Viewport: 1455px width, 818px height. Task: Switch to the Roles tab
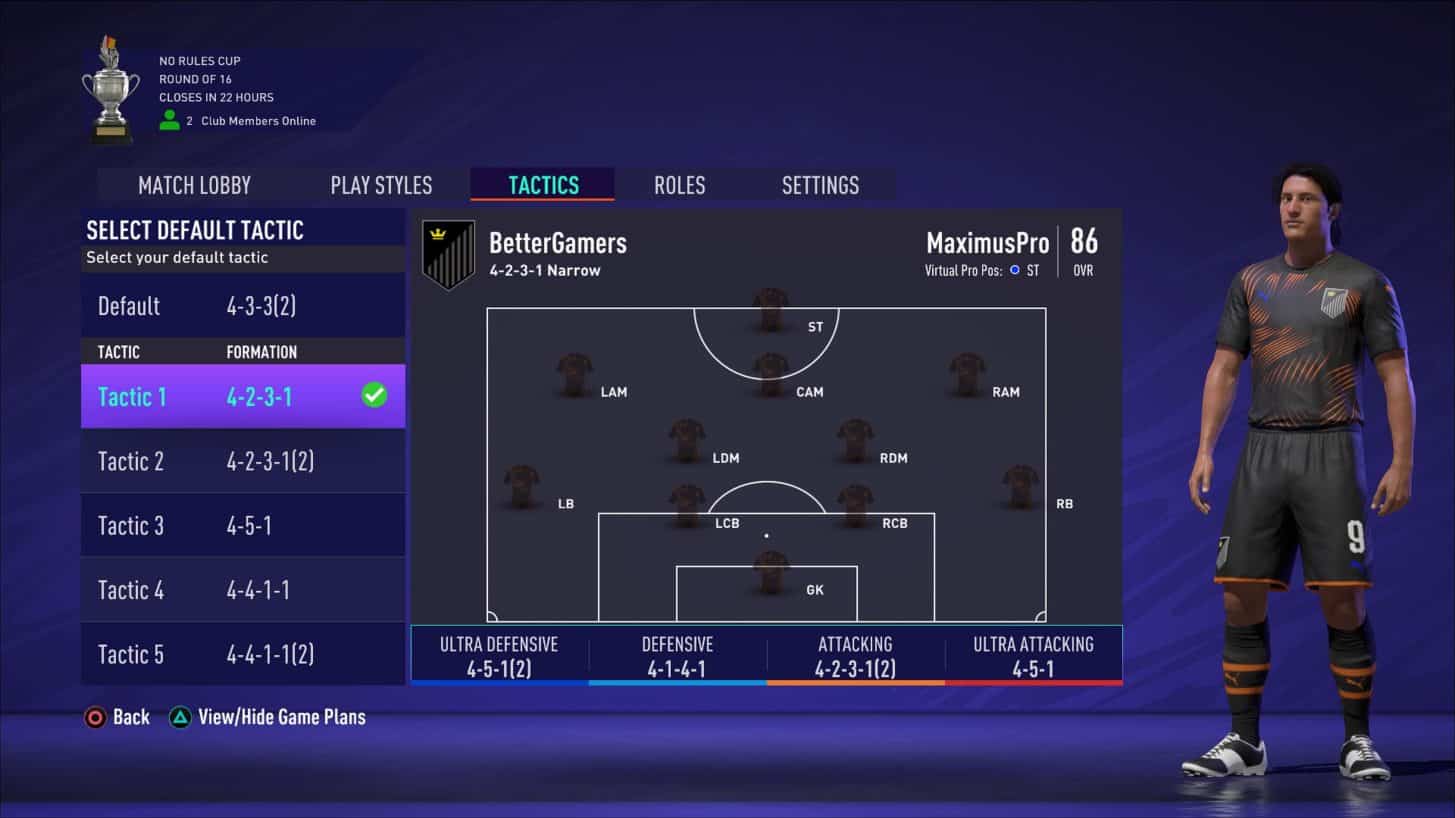[x=679, y=185]
